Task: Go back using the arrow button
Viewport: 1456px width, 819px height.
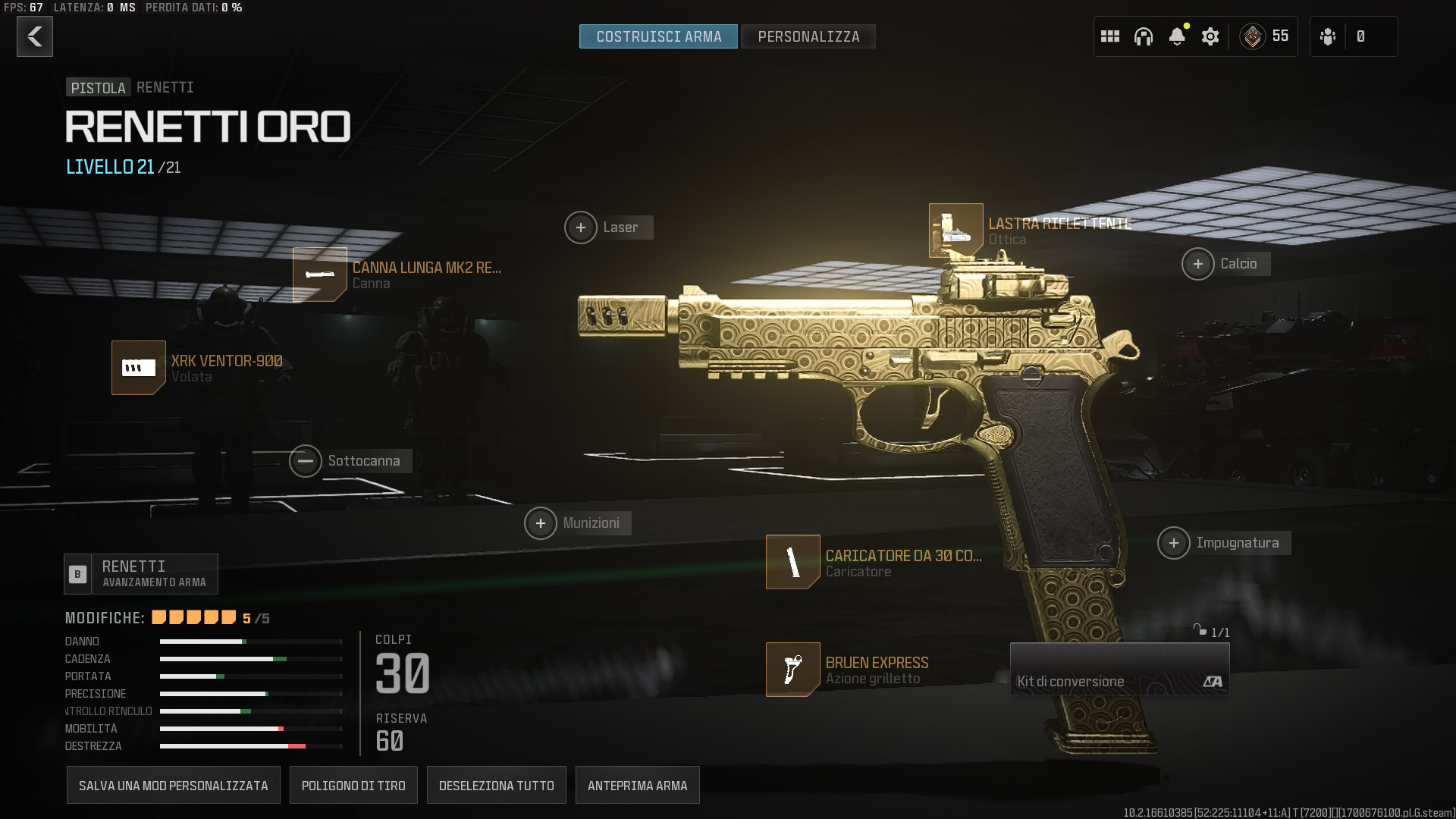Action: 35,36
